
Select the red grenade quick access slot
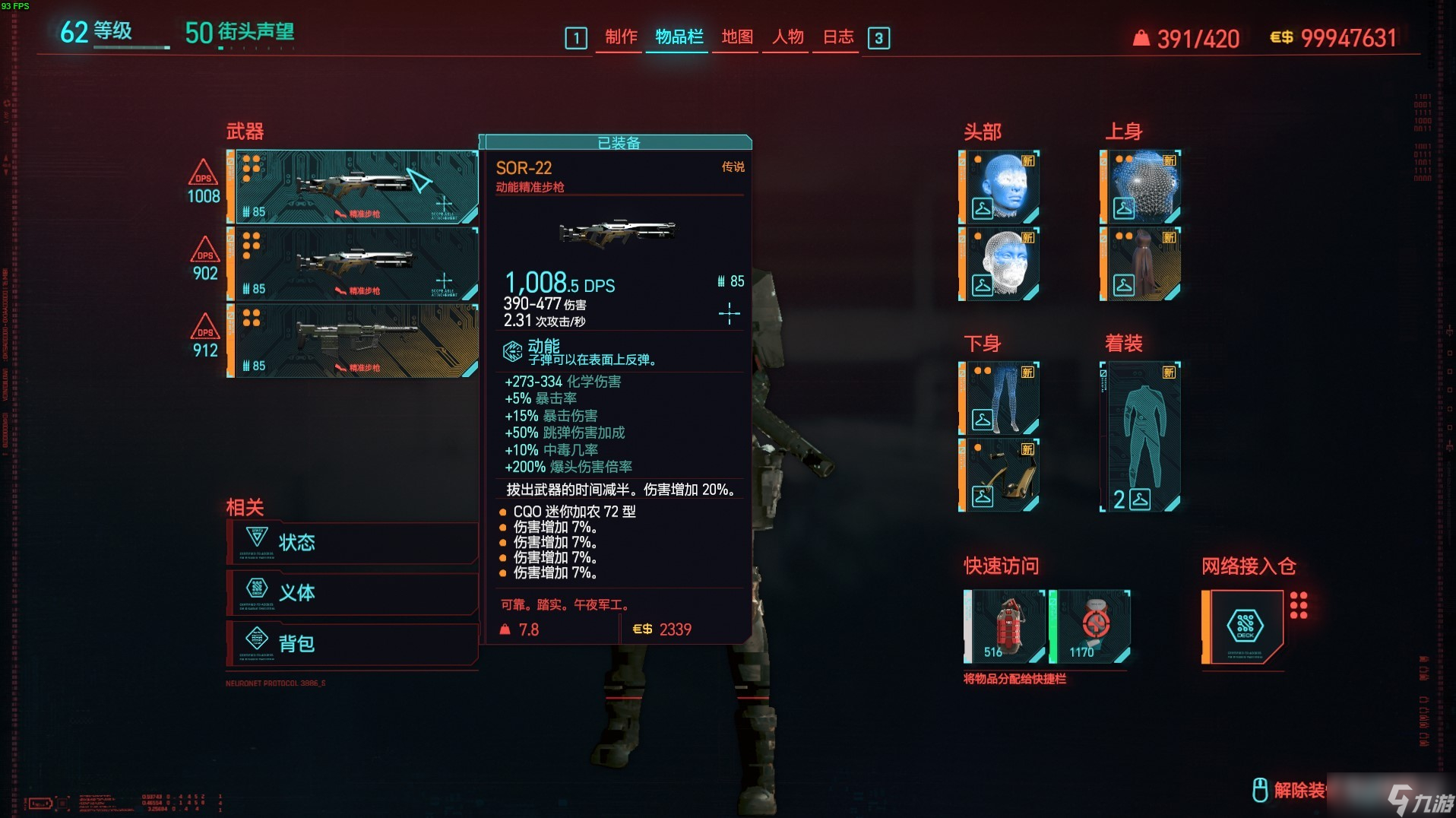1006,626
